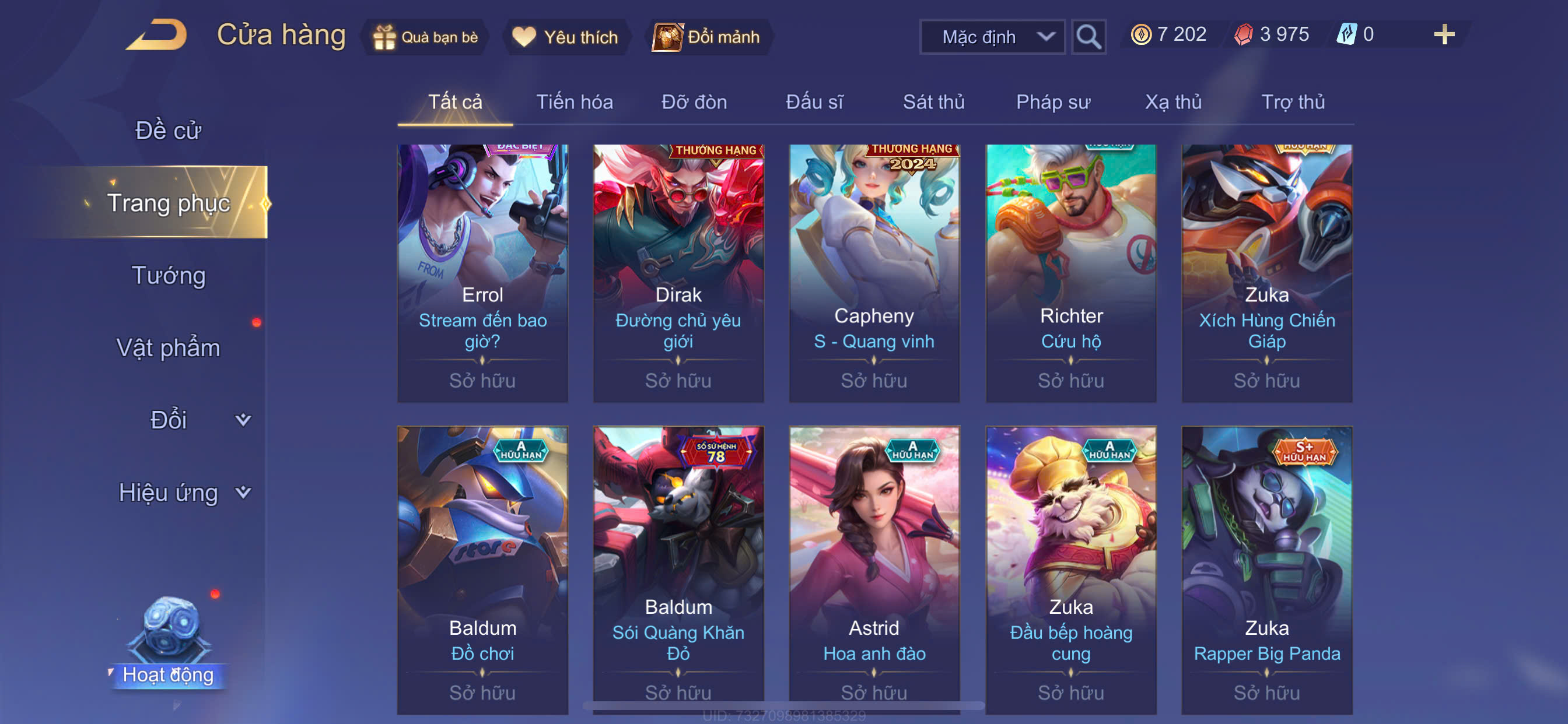This screenshot has height=724, width=1568.
Task: Add currency with the plus button
Action: coord(1443,34)
